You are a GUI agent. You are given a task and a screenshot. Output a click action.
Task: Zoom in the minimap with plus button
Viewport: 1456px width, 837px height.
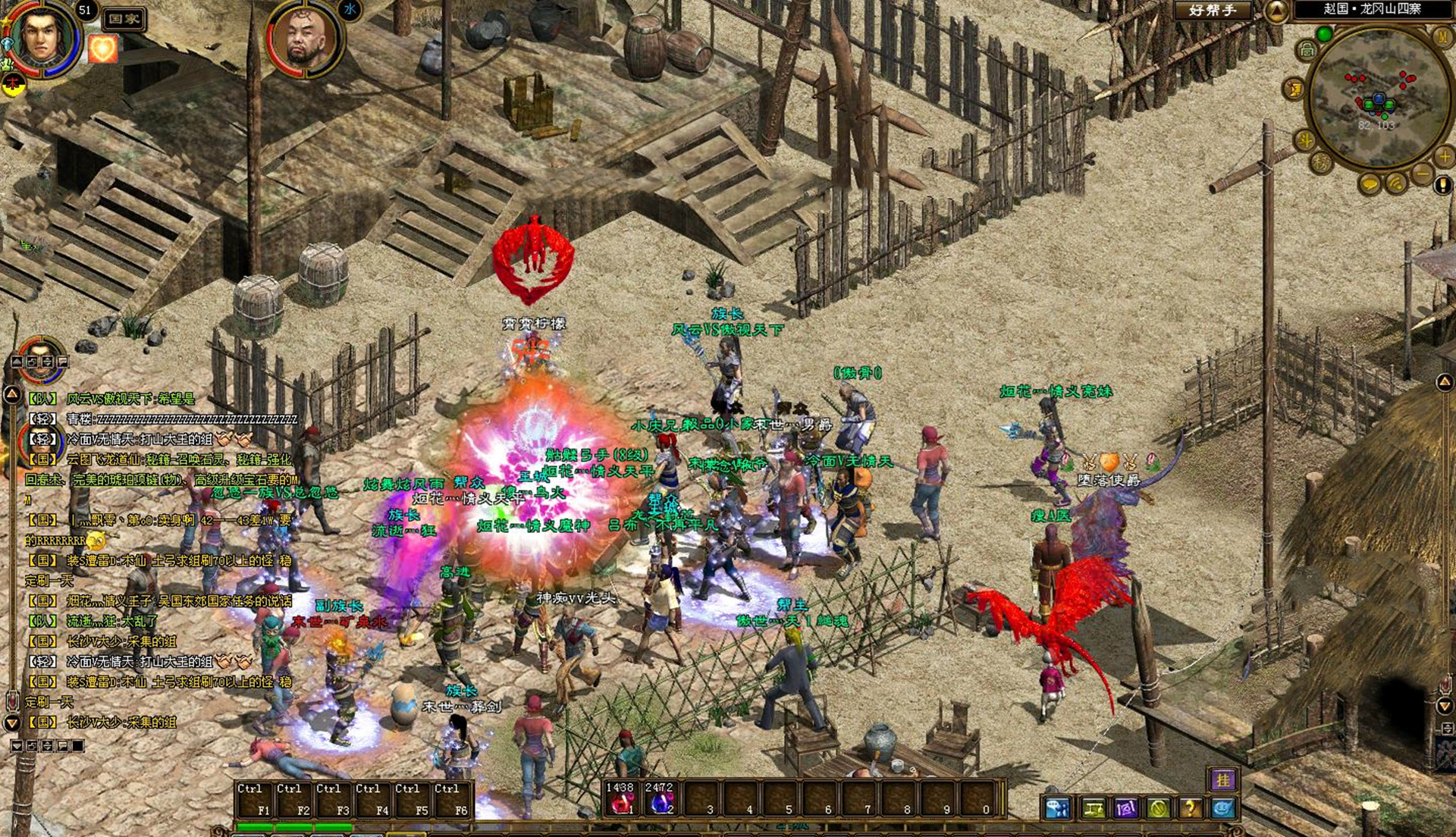[1444, 156]
